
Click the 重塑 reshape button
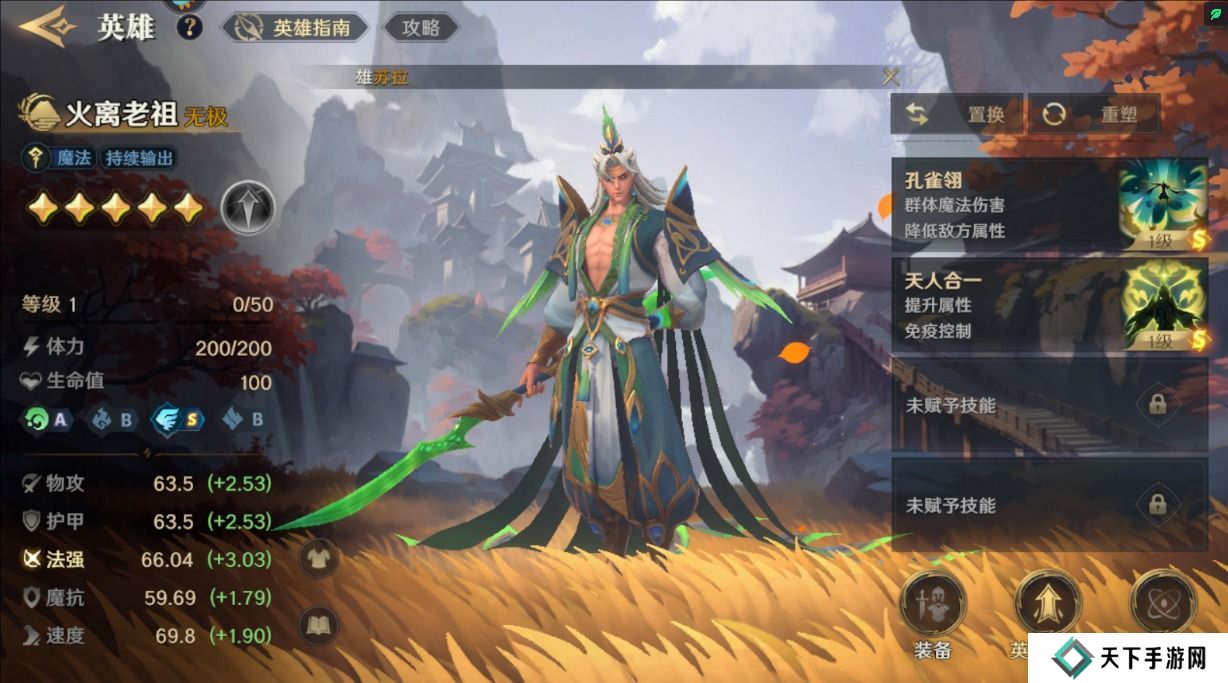(x=1094, y=114)
